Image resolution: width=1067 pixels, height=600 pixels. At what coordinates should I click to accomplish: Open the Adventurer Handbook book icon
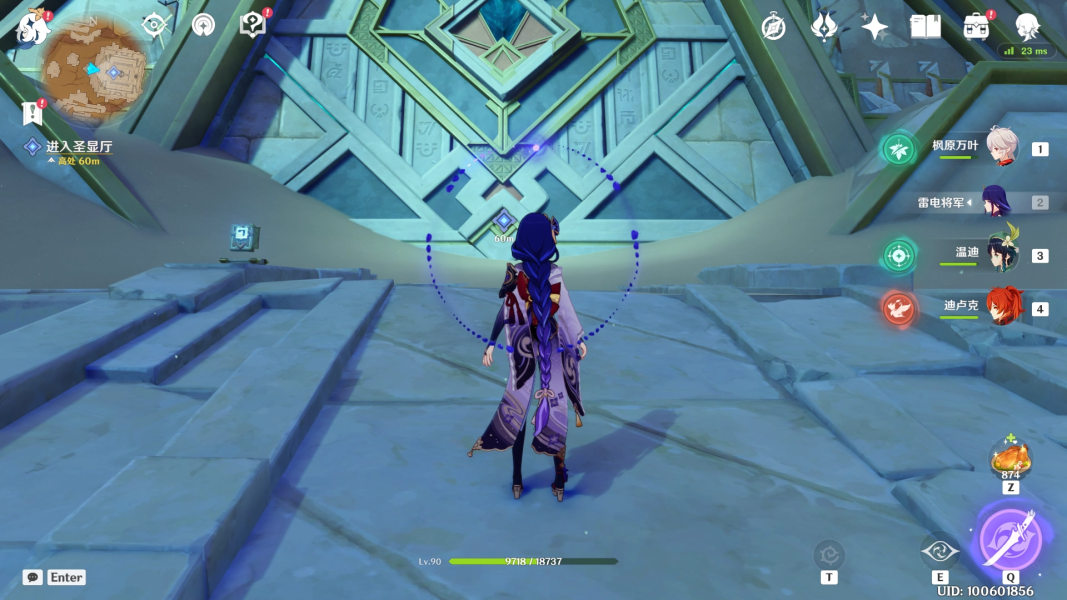pos(925,27)
